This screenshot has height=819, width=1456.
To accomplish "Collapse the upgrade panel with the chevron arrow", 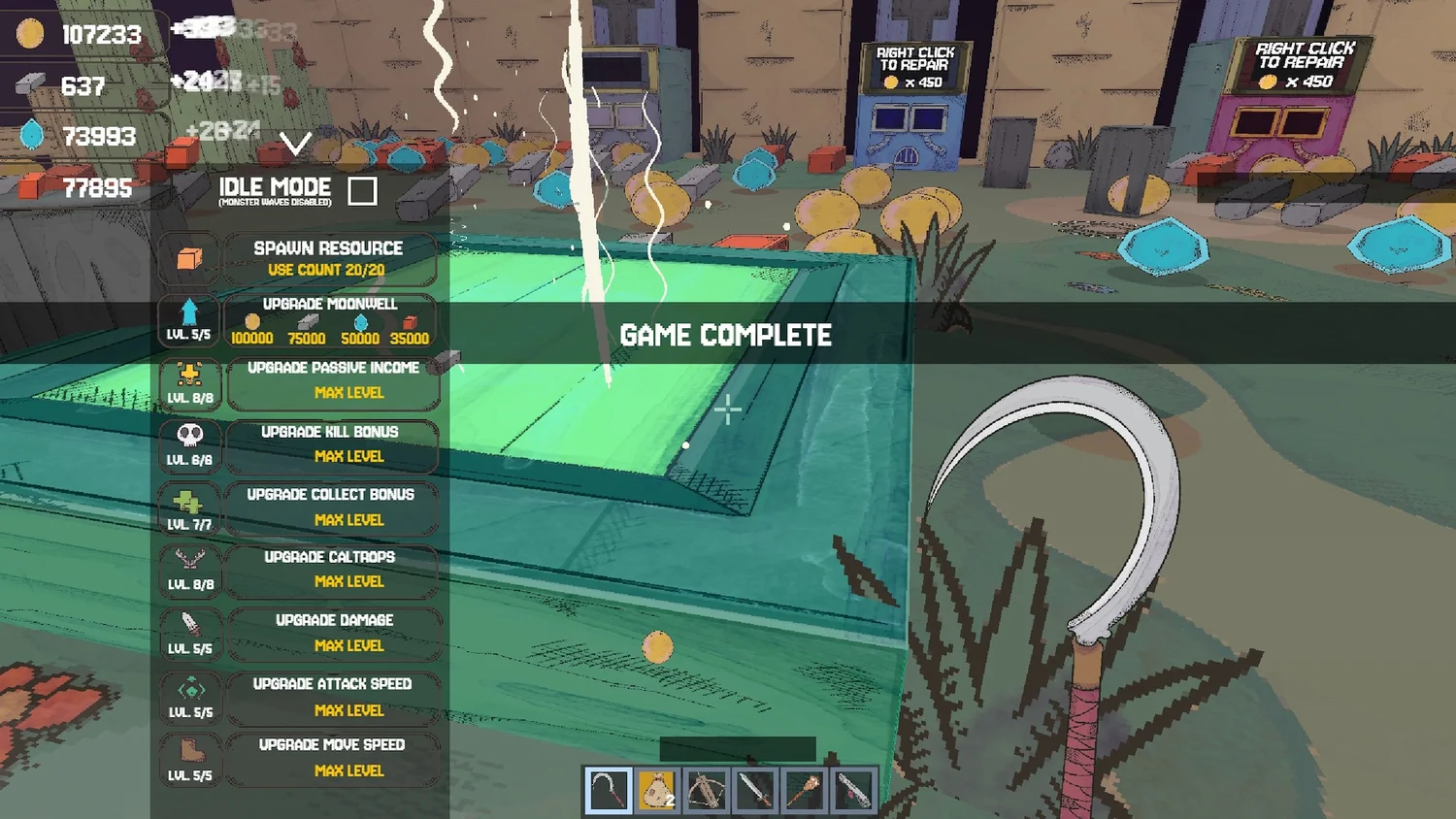I will (295, 145).
